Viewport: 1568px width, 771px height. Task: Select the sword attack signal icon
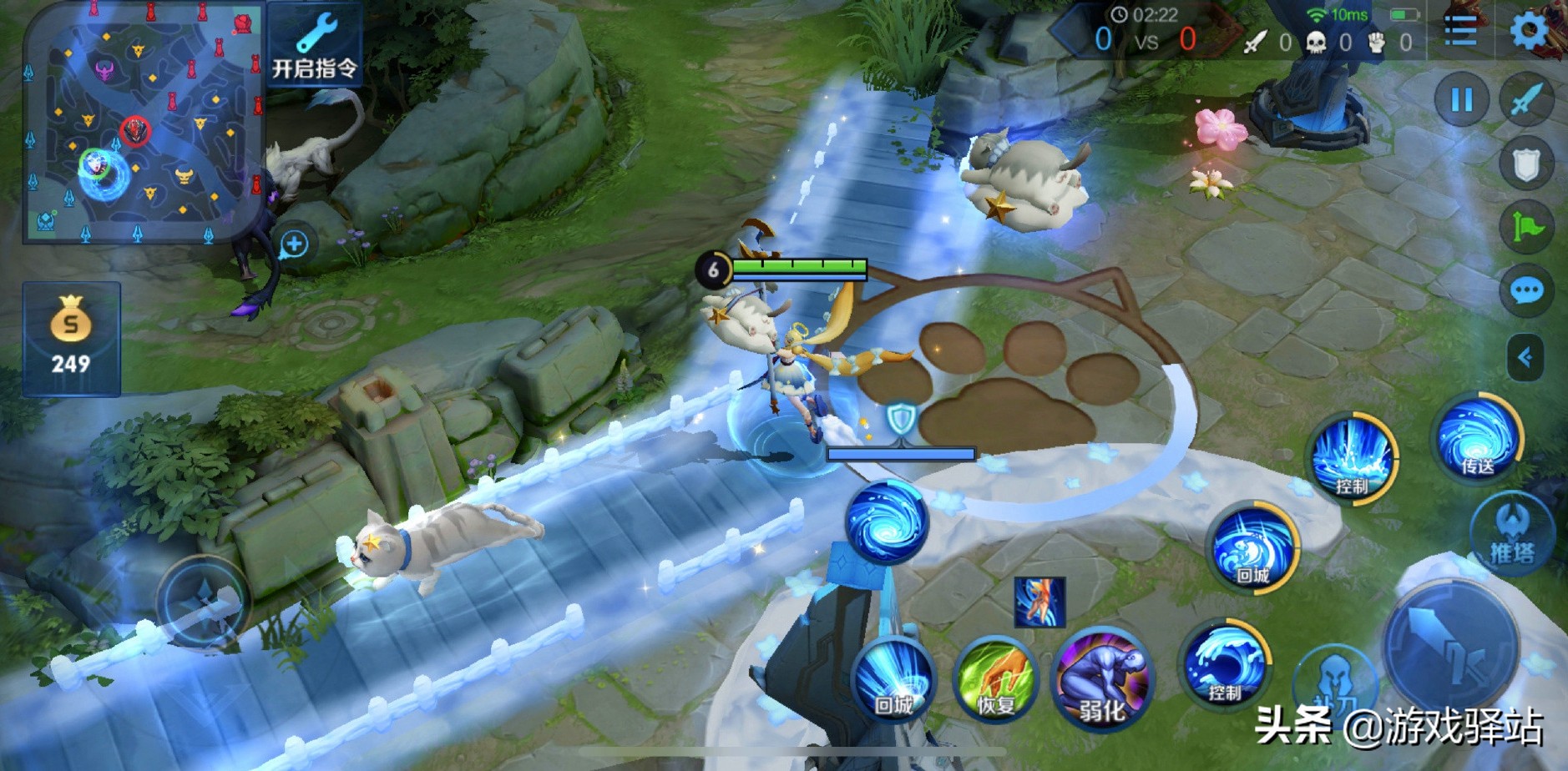(1527, 100)
